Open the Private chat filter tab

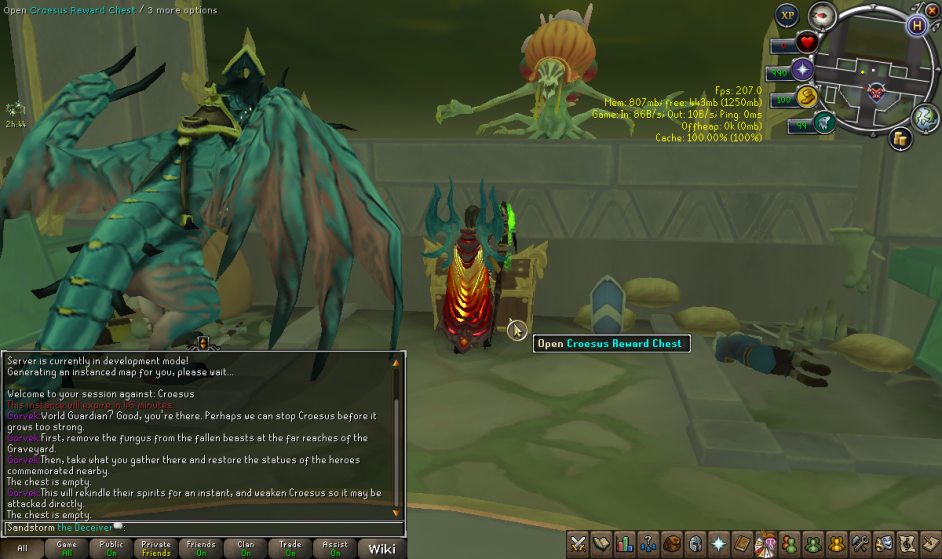pyautogui.click(x=156, y=548)
